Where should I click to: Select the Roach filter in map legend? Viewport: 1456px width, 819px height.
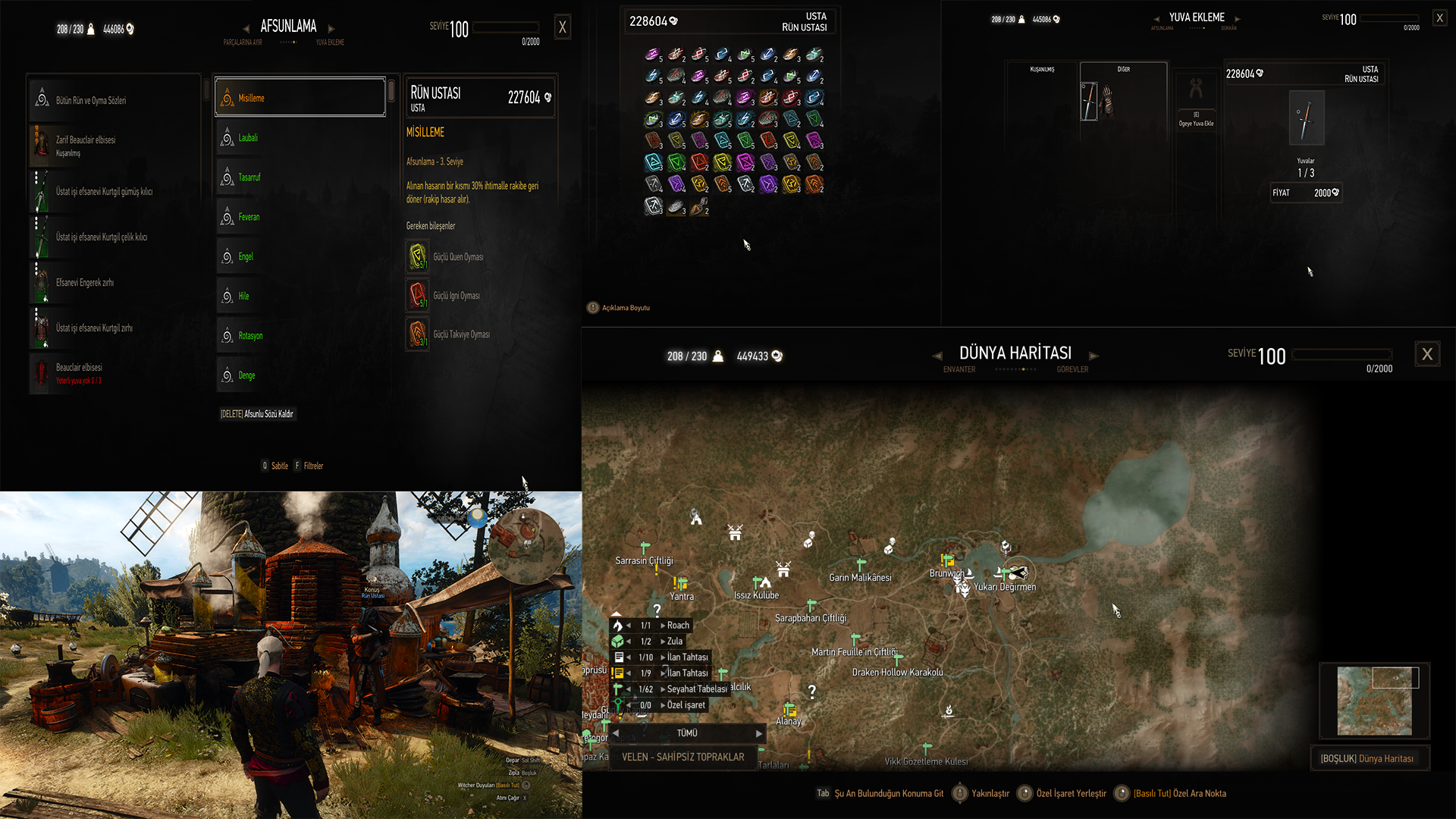point(677,626)
